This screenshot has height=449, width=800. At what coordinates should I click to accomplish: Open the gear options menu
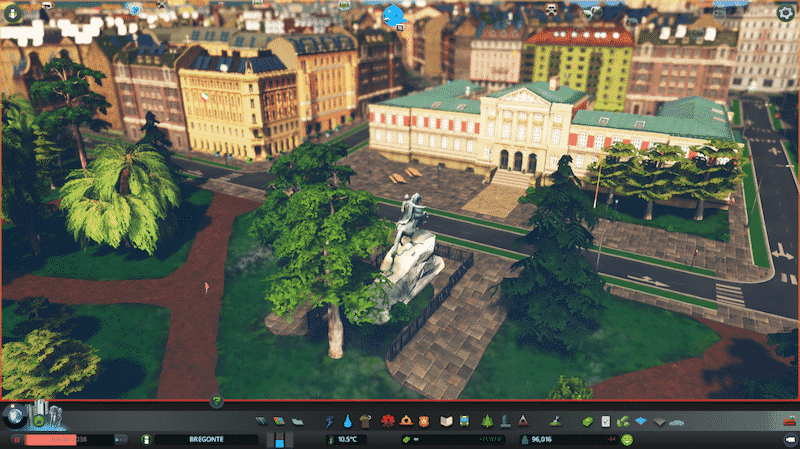click(786, 13)
